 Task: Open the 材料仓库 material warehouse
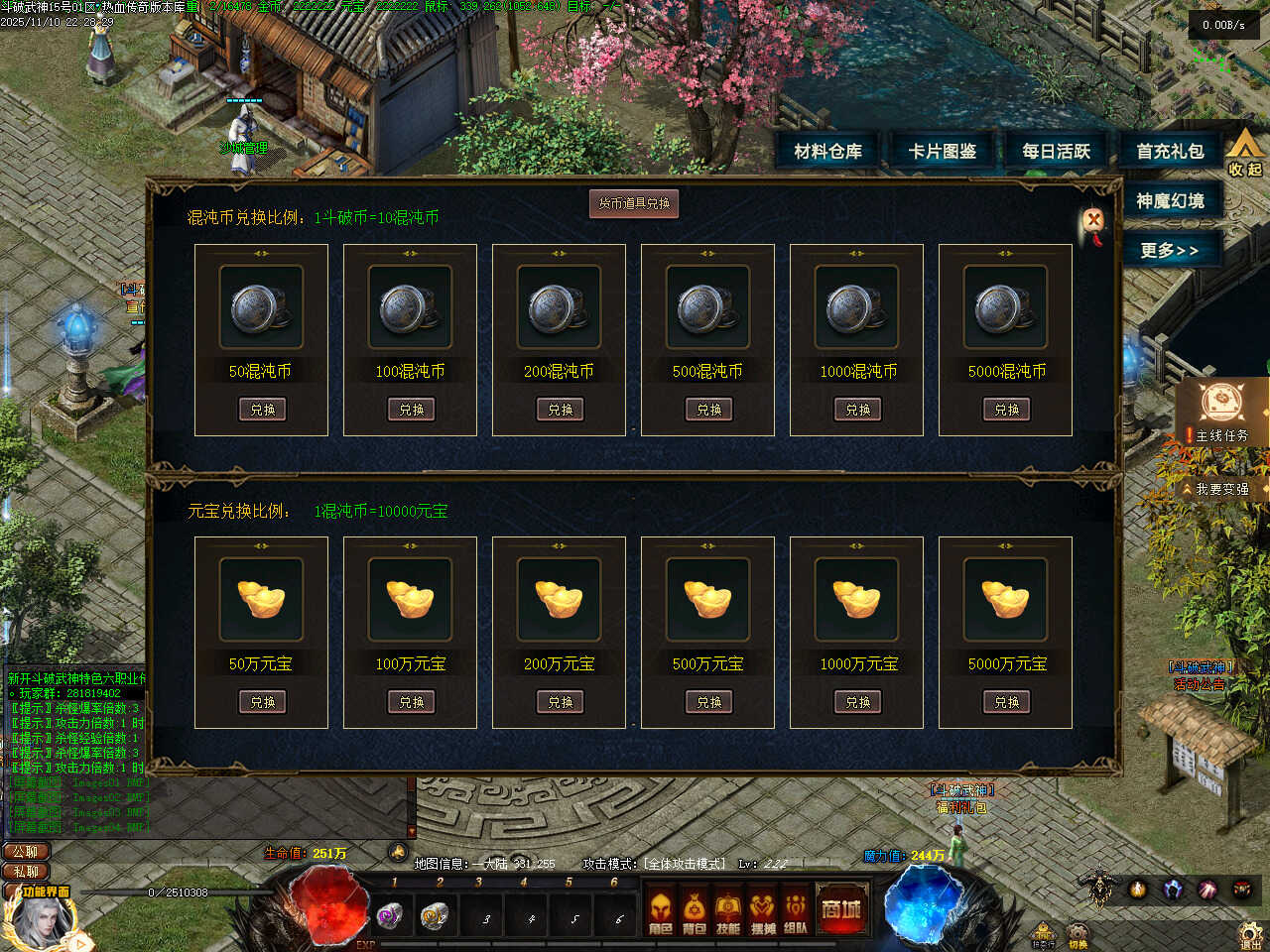(828, 152)
